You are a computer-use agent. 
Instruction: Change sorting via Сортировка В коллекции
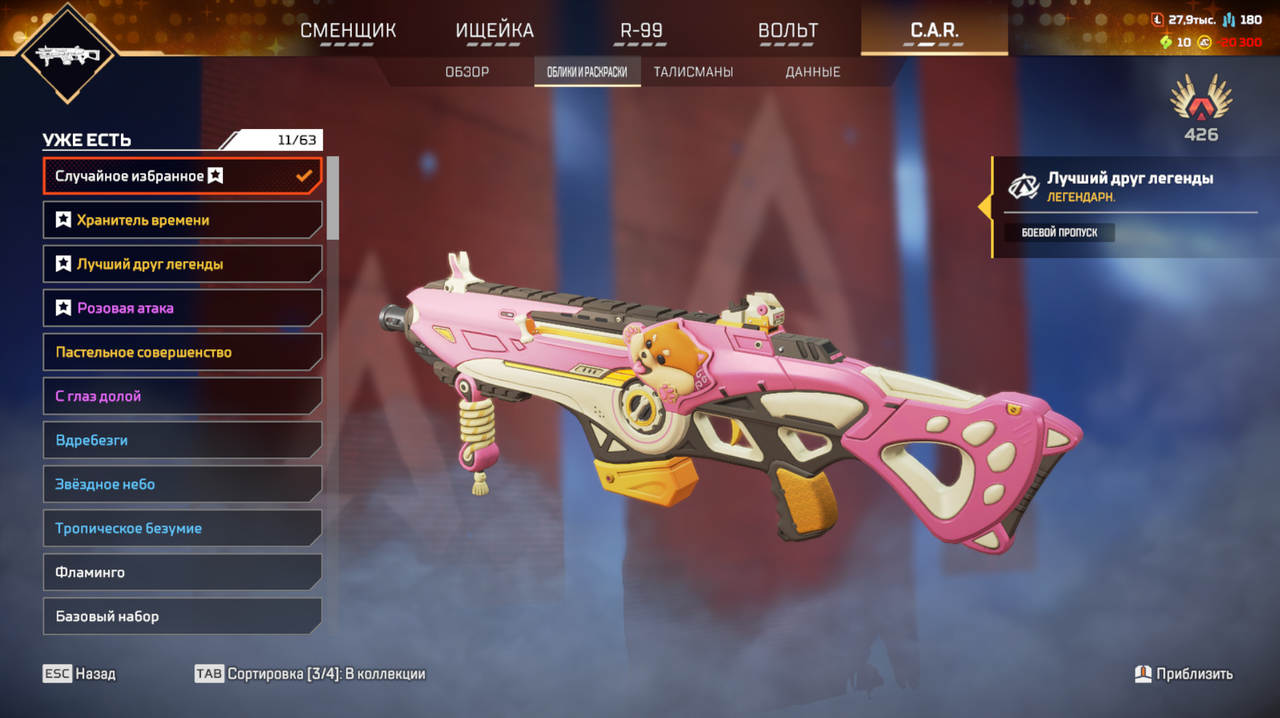(x=310, y=674)
